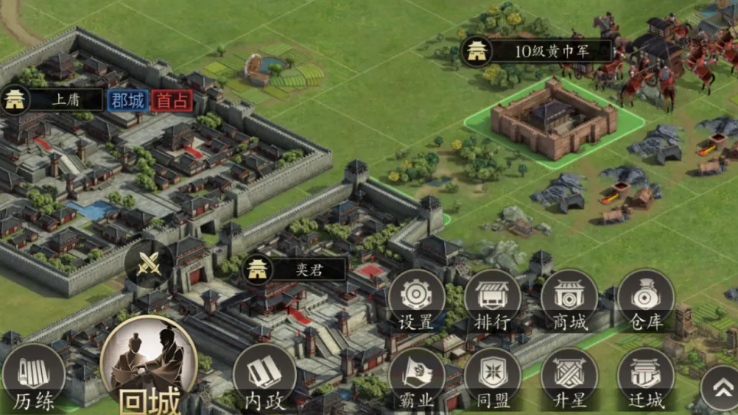Collapse the menu with double-arrow button
Screen dimensions: 738x415
pyautogui.click(x=719, y=387)
